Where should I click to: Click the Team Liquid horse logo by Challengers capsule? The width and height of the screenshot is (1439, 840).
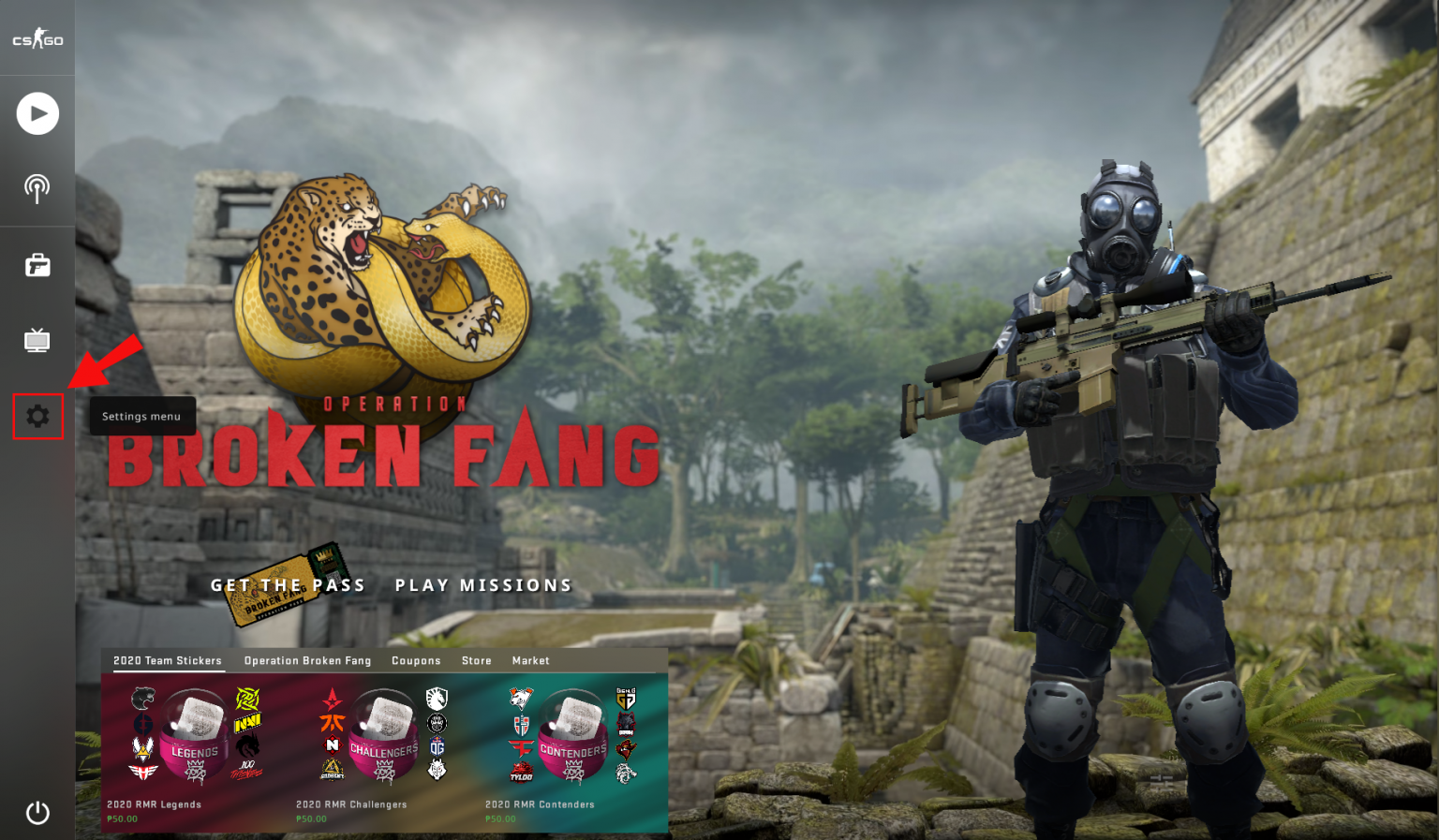[x=438, y=700]
